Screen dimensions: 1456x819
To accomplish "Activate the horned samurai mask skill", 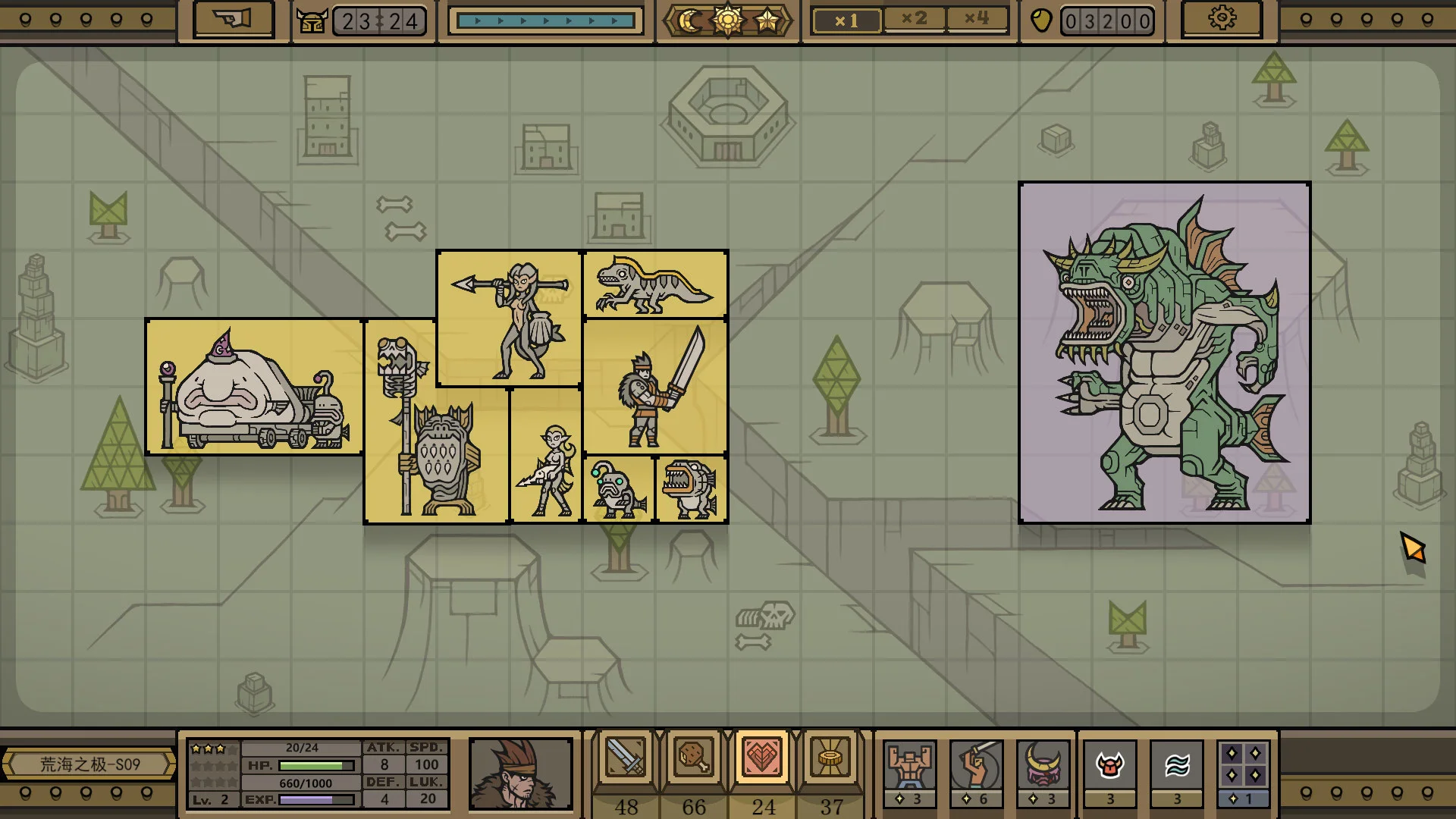I will click(1043, 766).
